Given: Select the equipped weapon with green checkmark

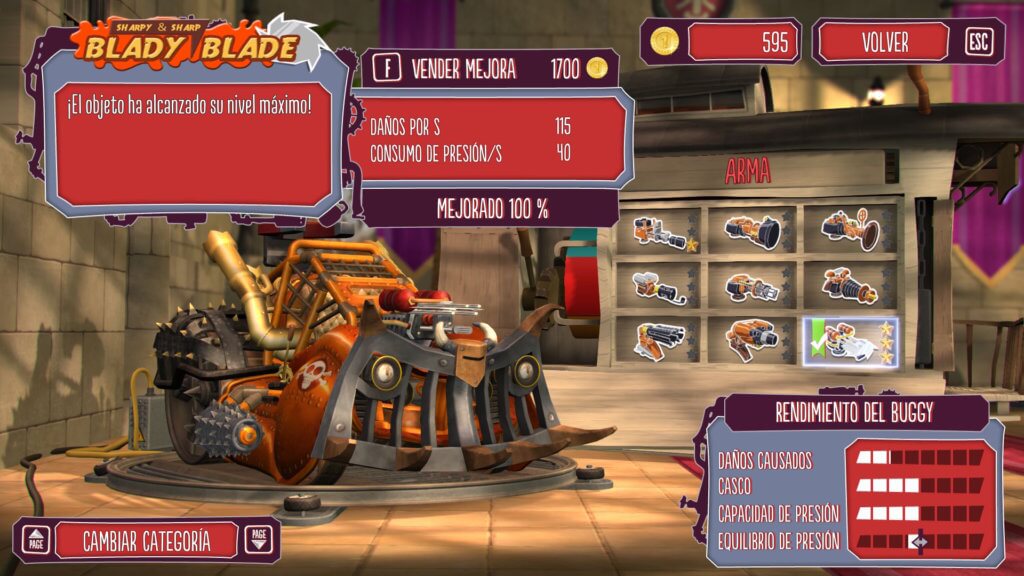Looking at the screenshot, I should click(850, 342).
